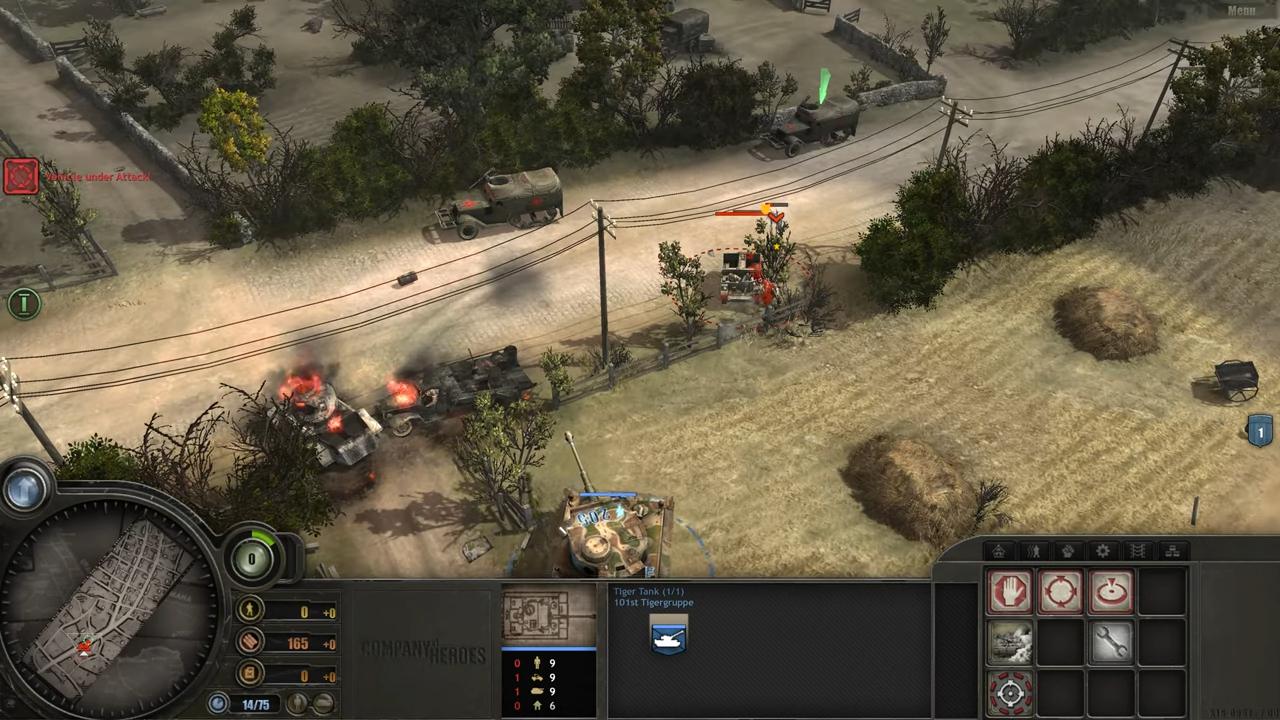Viewport: 1280px width, 720px height.
Task: Click the red Vehicle under Attack alert icon
Action: 20,176
